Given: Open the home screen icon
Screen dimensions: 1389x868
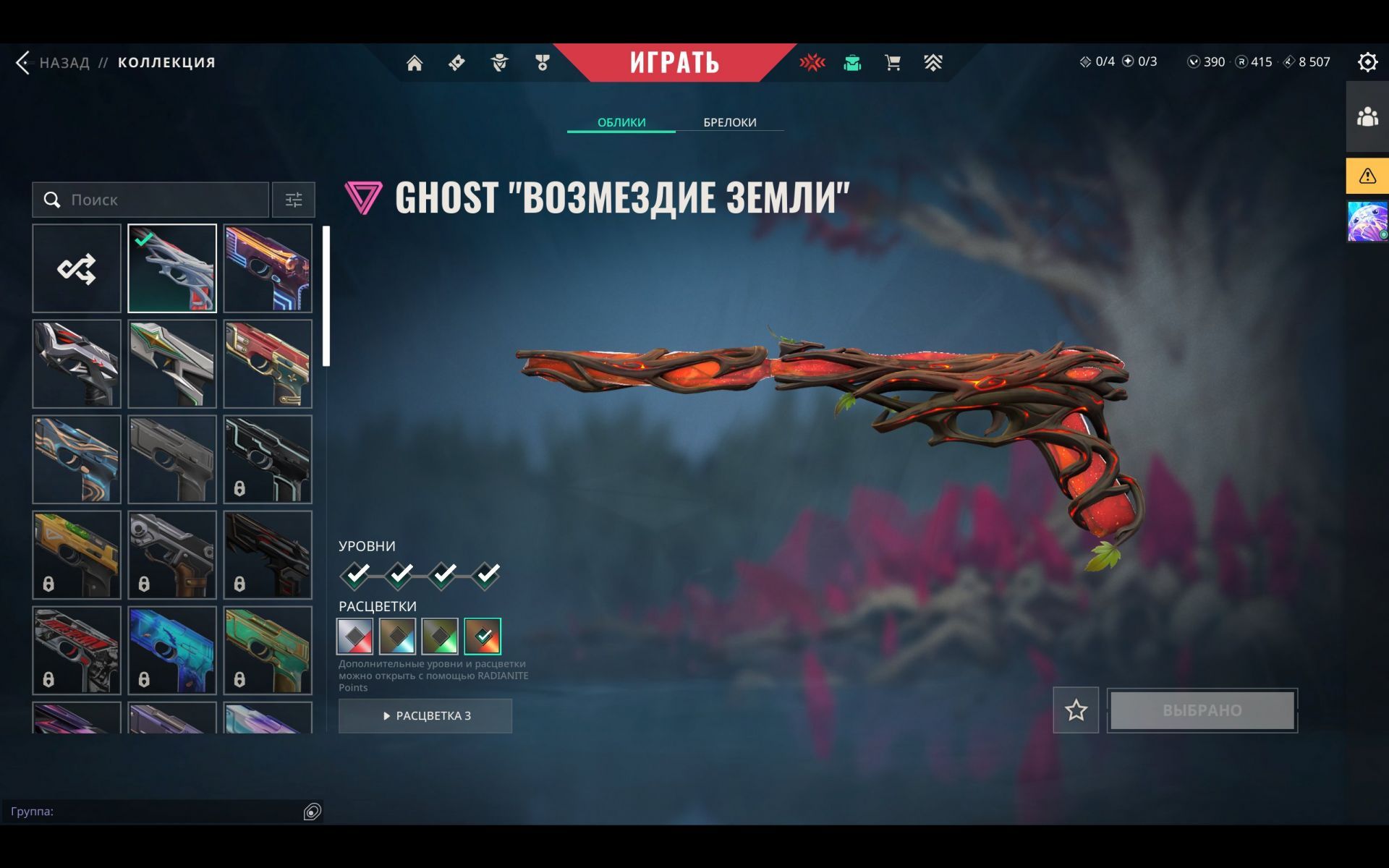Looking at the screenshot, I should tap(415, 63).
